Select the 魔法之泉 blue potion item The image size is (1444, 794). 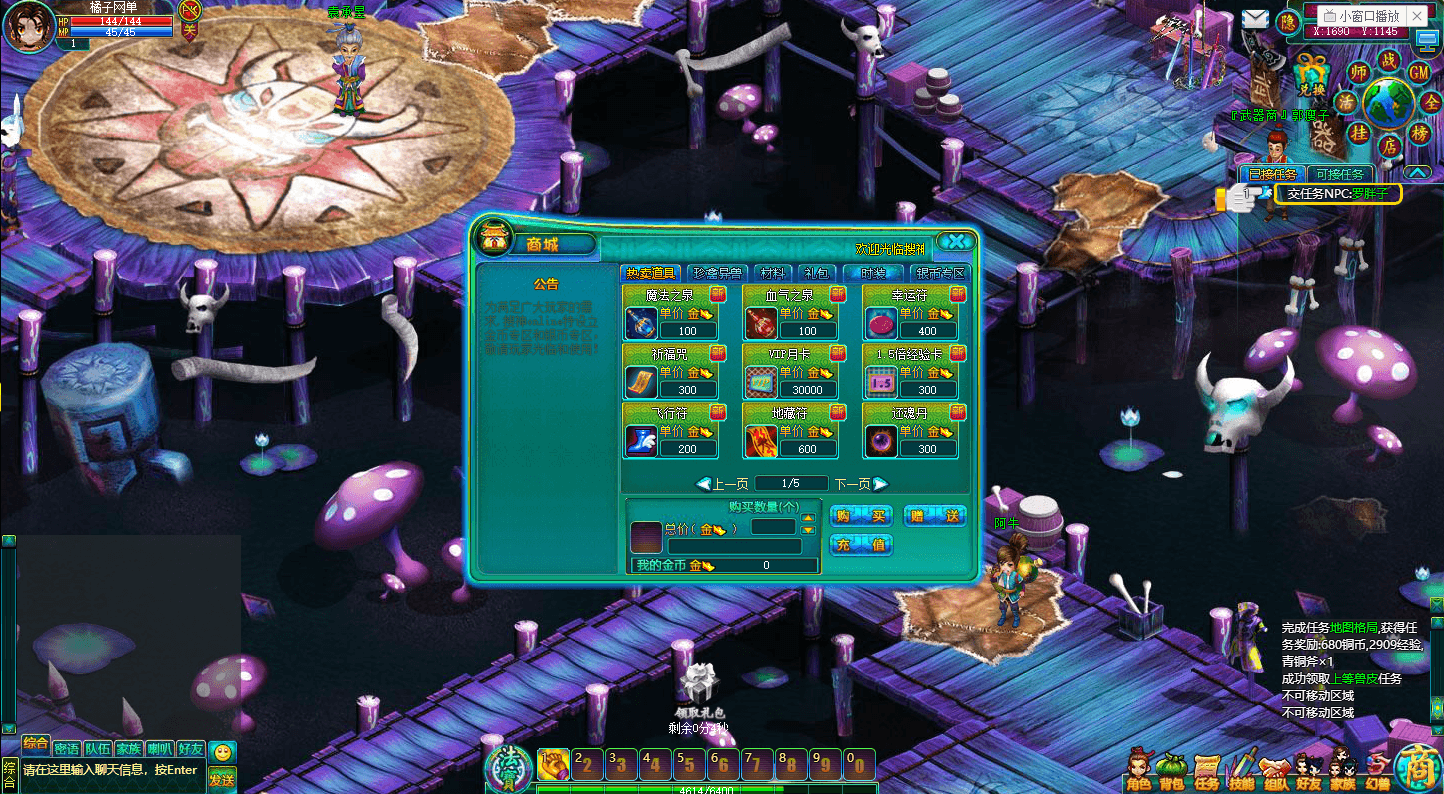(x=641, y=323)
